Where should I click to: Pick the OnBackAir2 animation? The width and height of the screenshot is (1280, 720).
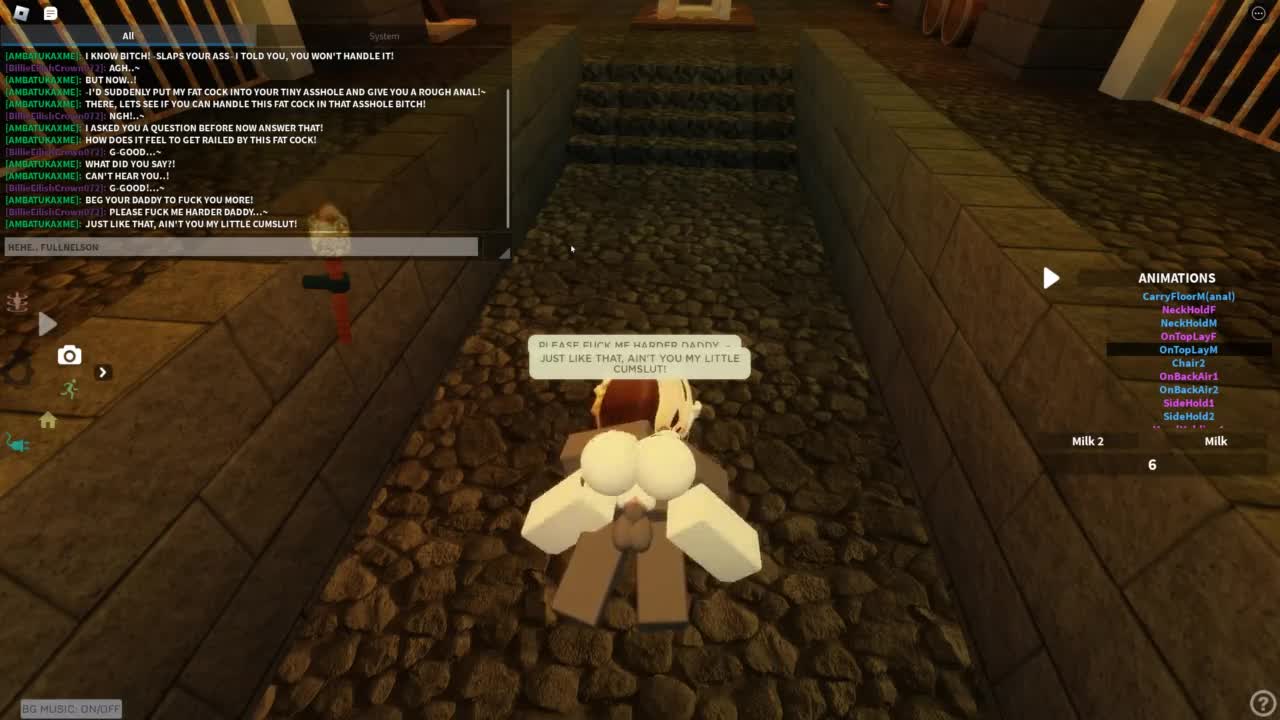1188,390
